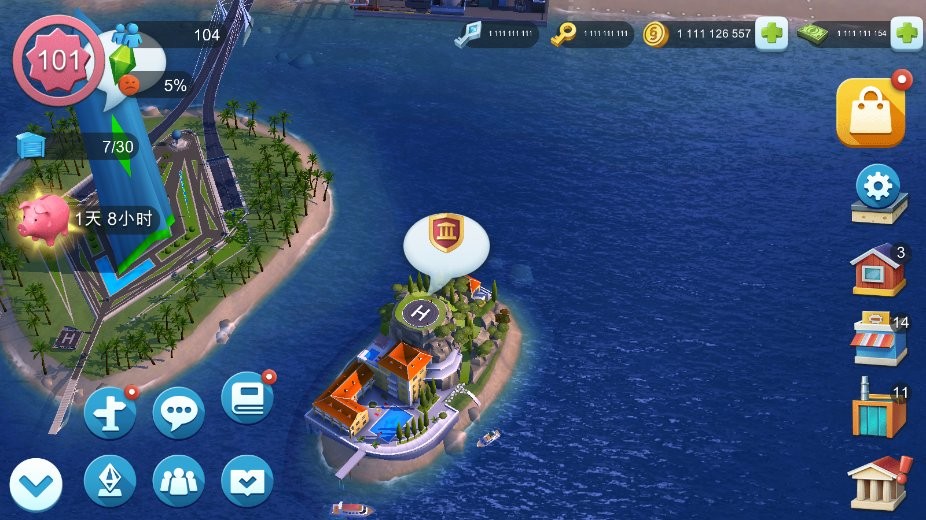
Task: Open the red house residential menu
Action: tap(878, 269)
